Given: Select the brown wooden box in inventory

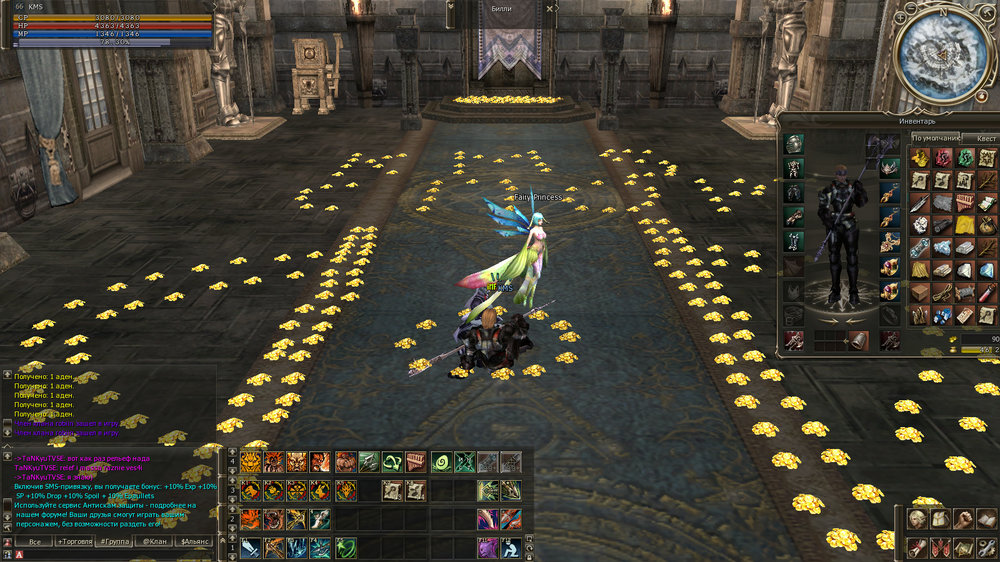Looking at the screenshot, I should tap(920, 292).
